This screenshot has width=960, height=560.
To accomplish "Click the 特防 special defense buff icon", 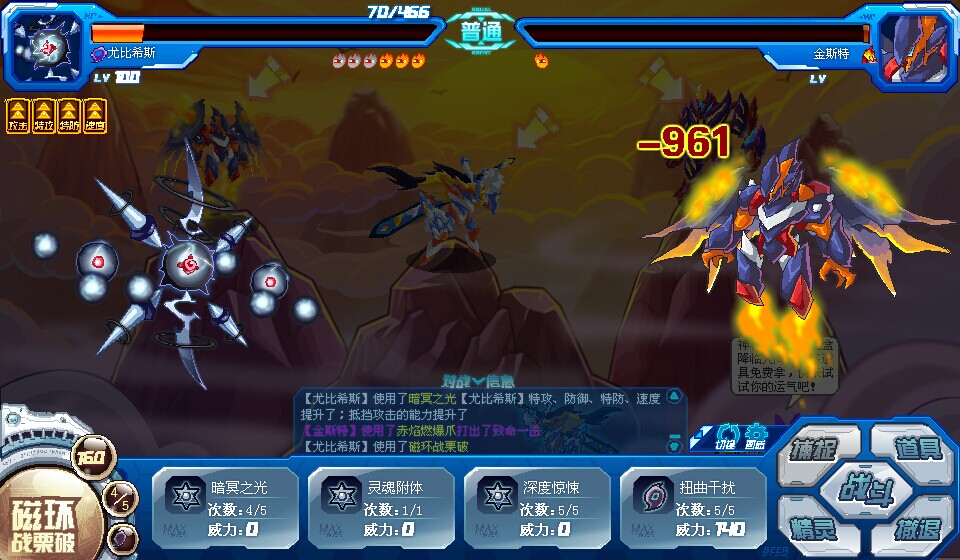I will tap(69, 115).
